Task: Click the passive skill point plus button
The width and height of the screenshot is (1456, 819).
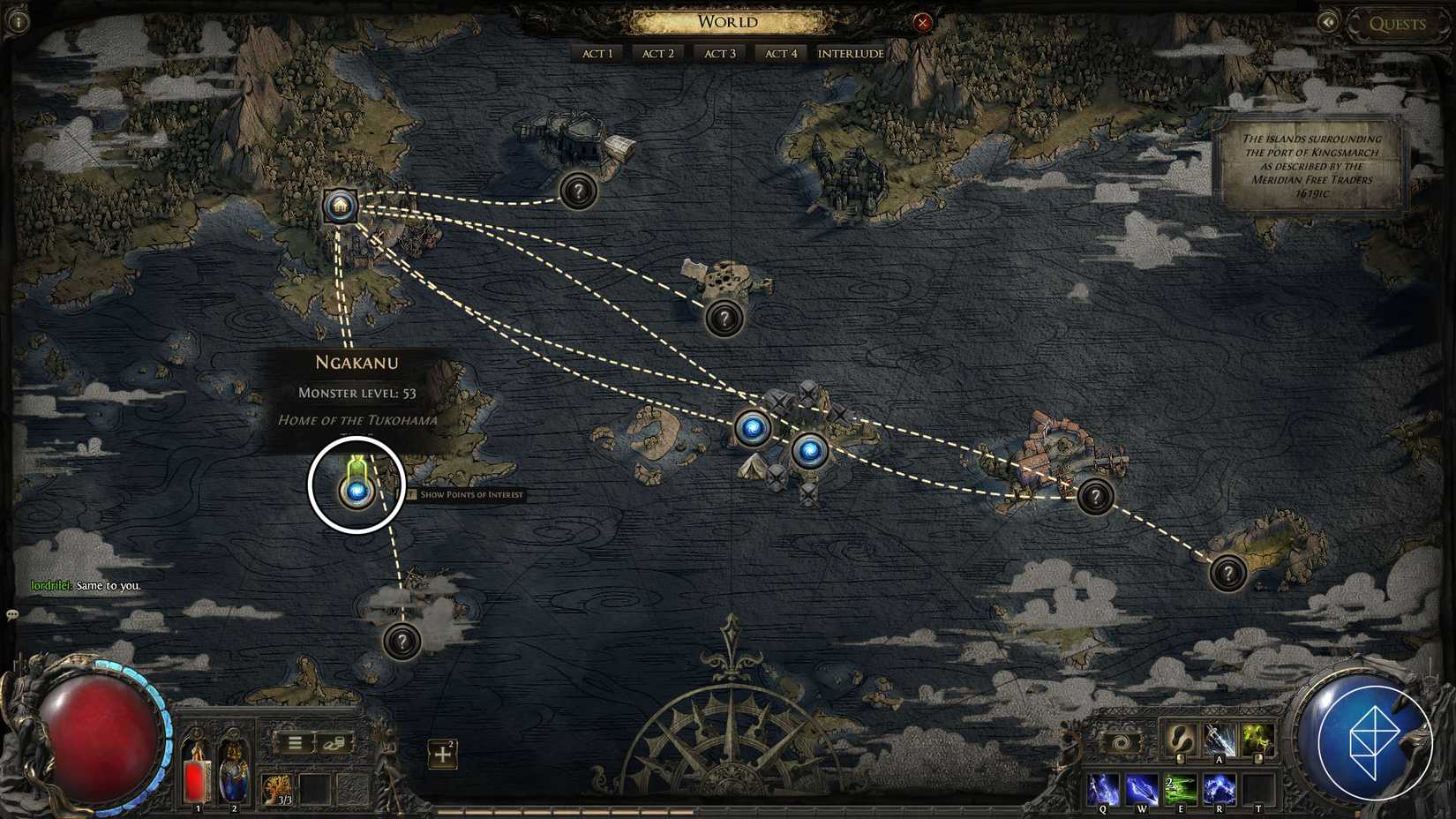Action: pyautogui.click(x=441, y=755)
